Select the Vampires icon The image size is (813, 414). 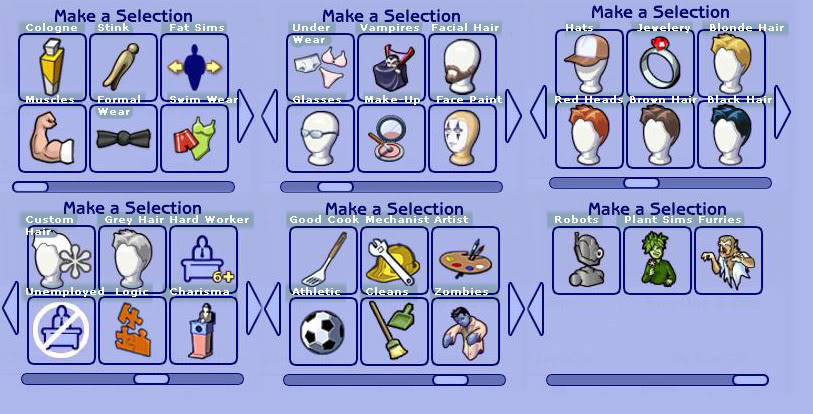click(391, 67)
